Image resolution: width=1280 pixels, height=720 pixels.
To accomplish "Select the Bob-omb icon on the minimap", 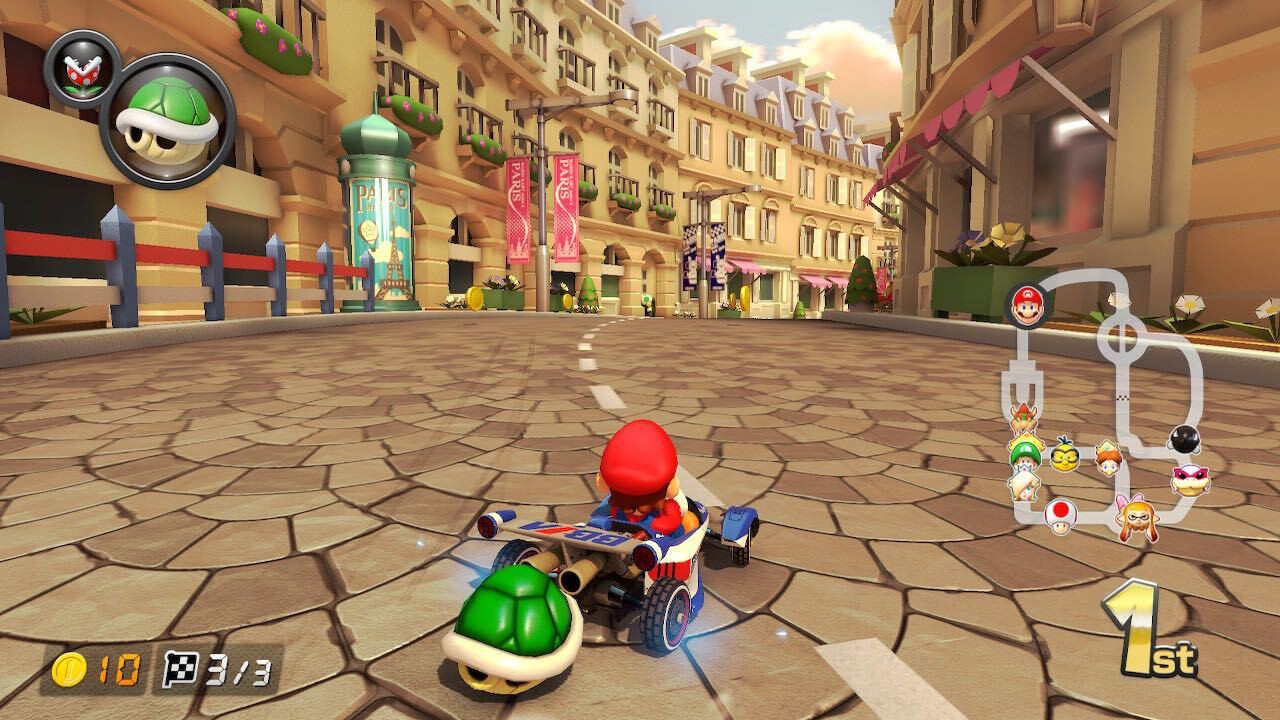I will (1185, 440).
